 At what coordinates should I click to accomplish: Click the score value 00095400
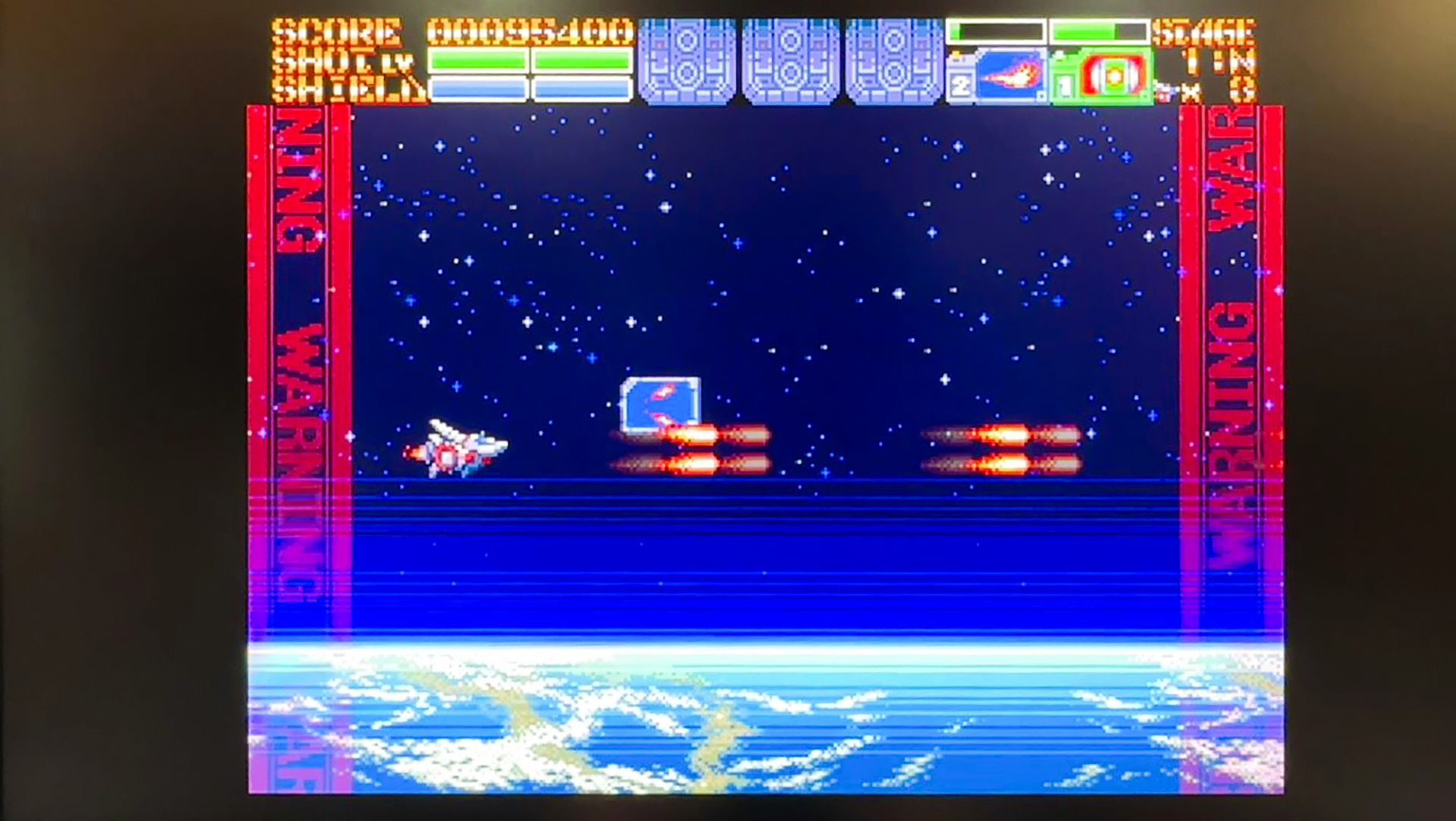coord(531,32)
